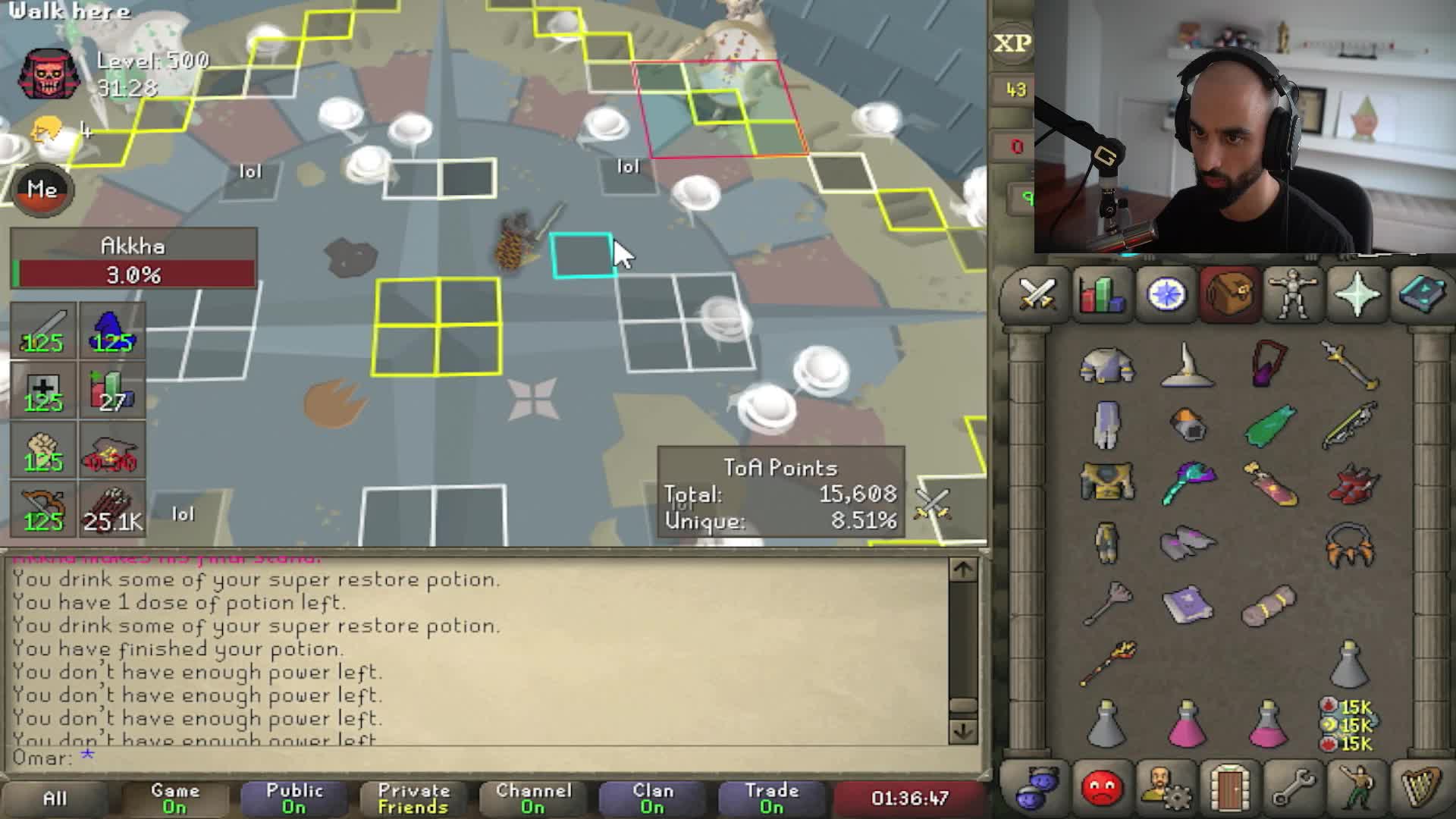Open the Combat Options tab
The image size is (1456, 819).
coord(1037,294)
